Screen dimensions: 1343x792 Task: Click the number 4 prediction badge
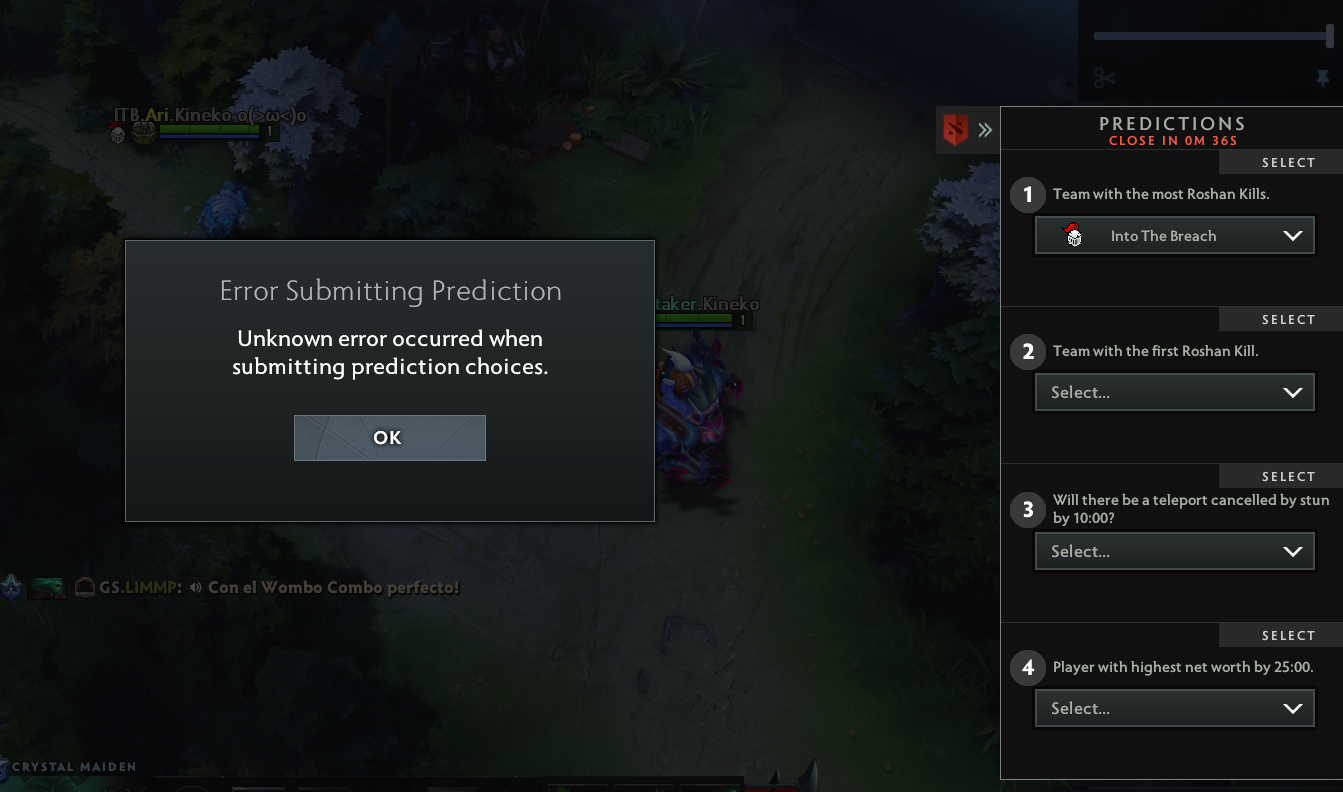(x=1027, y=667)
